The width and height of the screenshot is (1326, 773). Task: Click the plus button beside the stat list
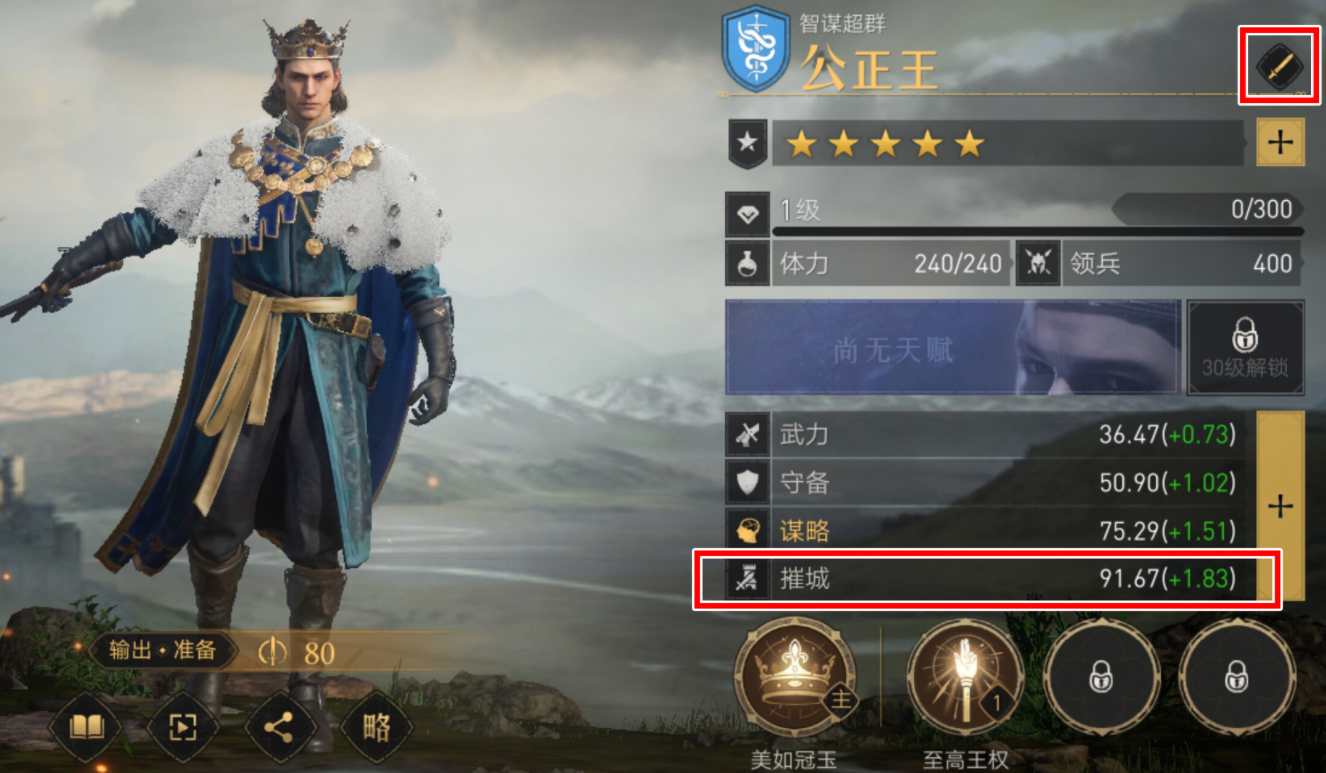[x=1281, y=507]
